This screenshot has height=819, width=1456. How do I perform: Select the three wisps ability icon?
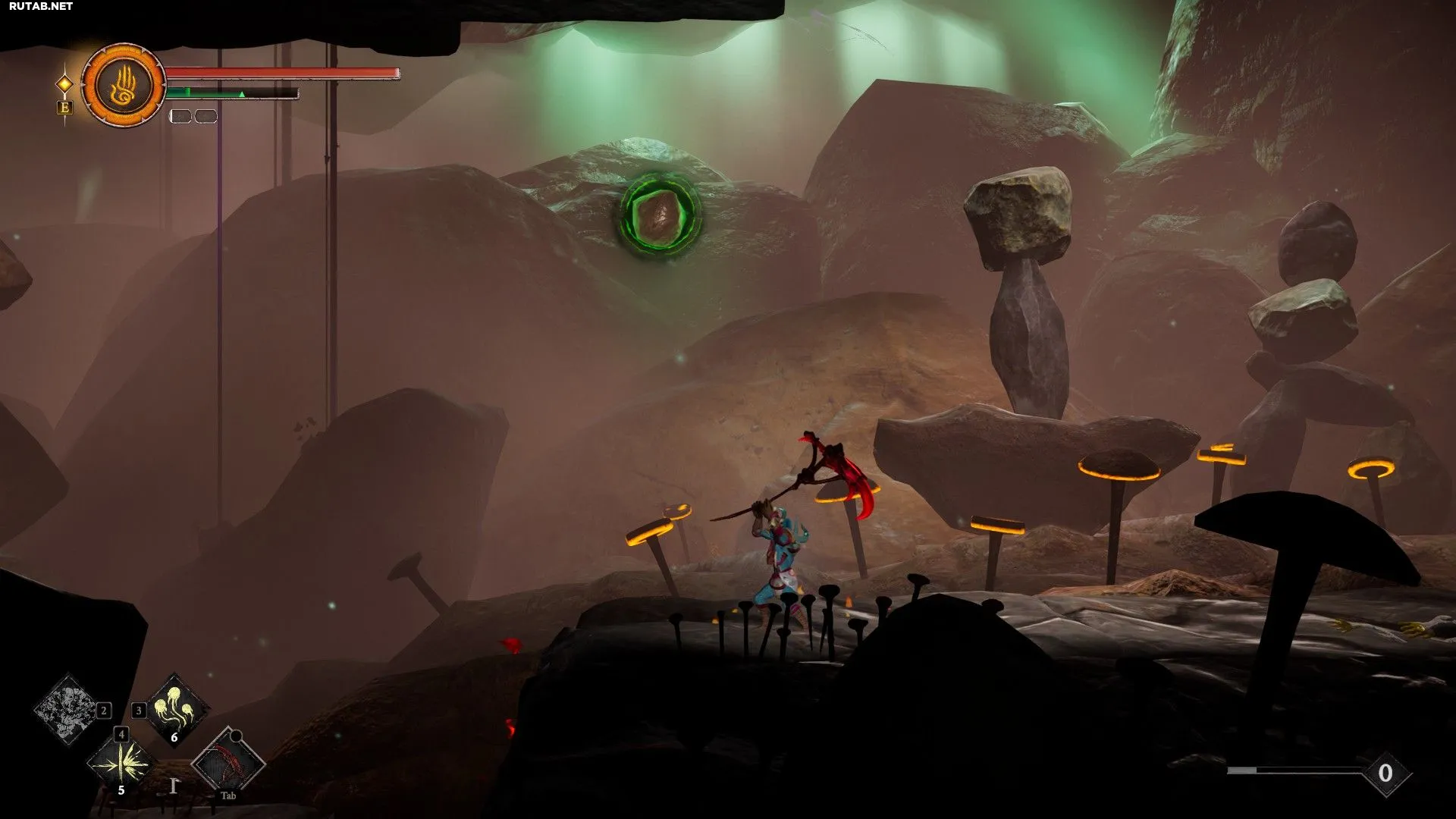pyautogui.click(x=176, y=710)
